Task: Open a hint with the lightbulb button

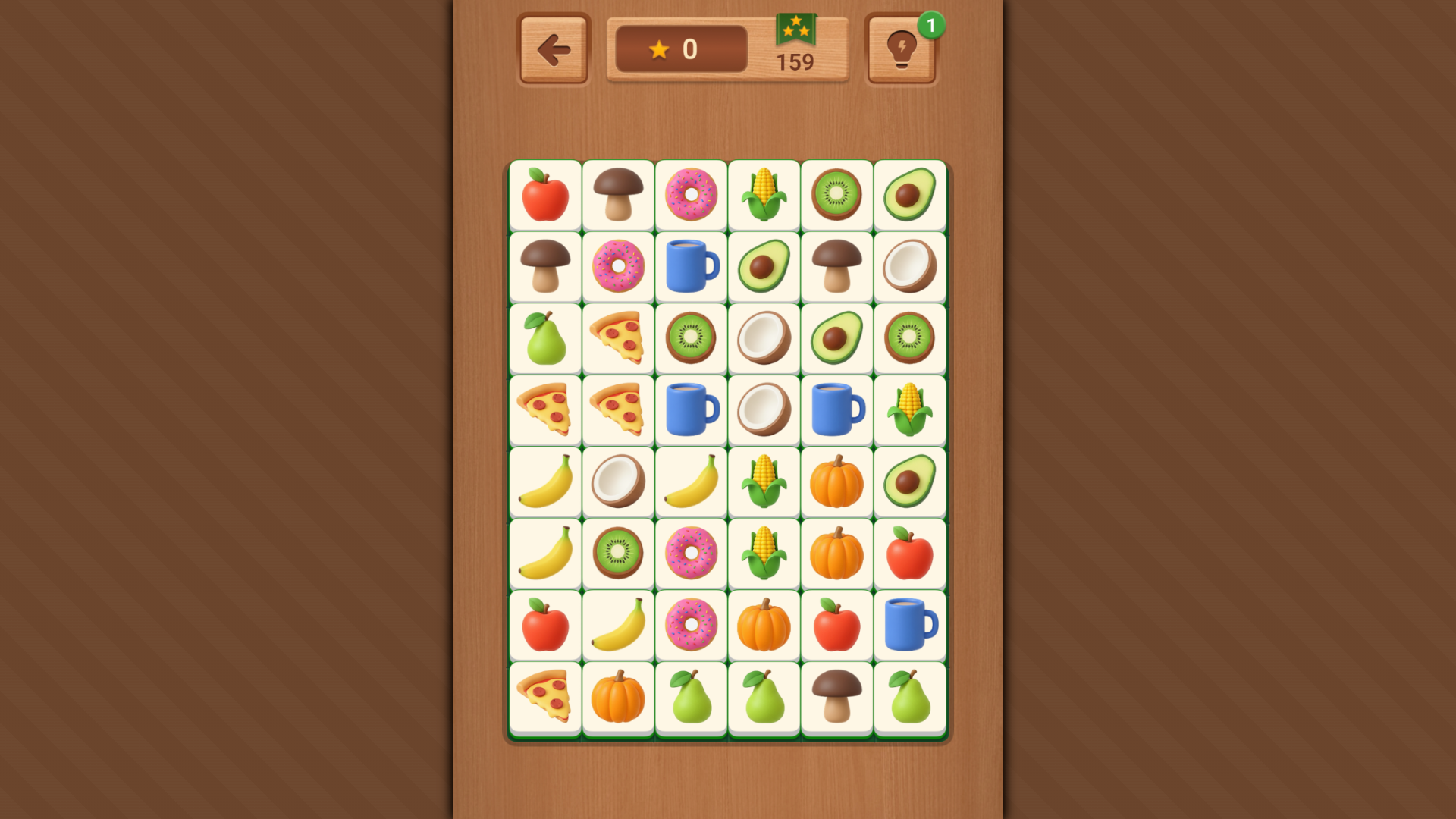Action: [x=901, y=49]
